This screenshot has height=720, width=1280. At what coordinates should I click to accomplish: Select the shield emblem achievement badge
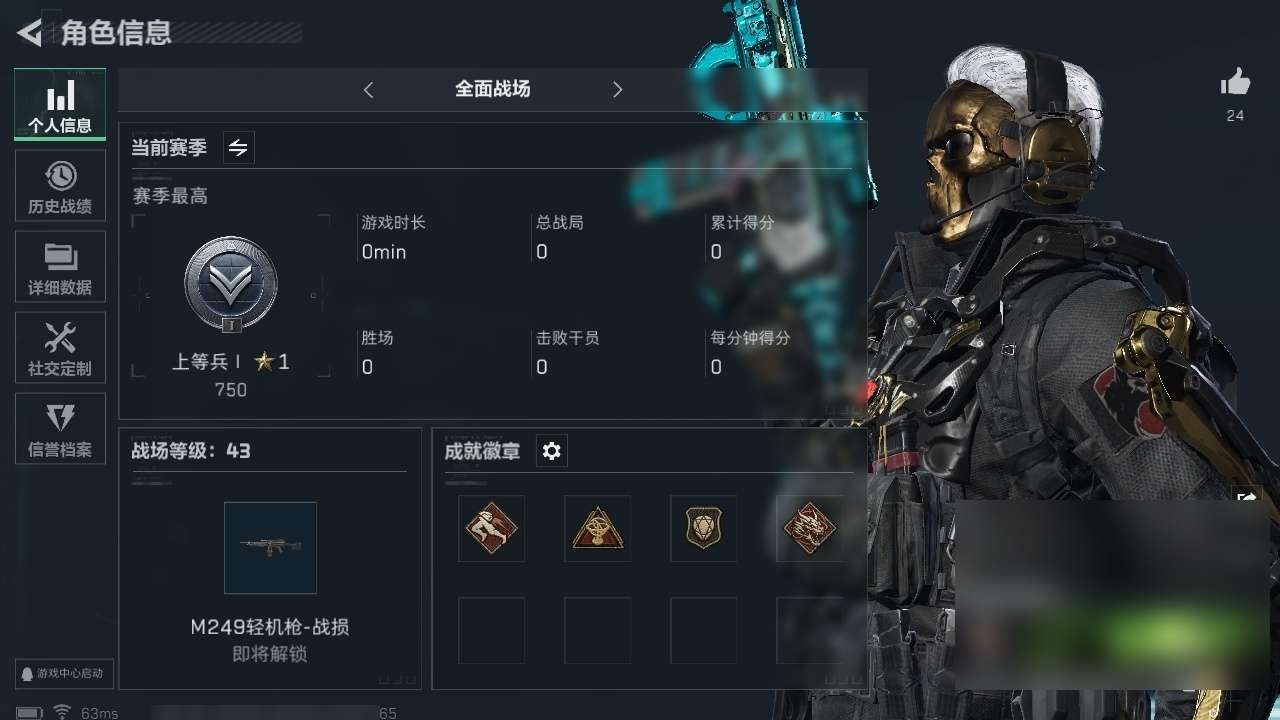coord(703,528)
